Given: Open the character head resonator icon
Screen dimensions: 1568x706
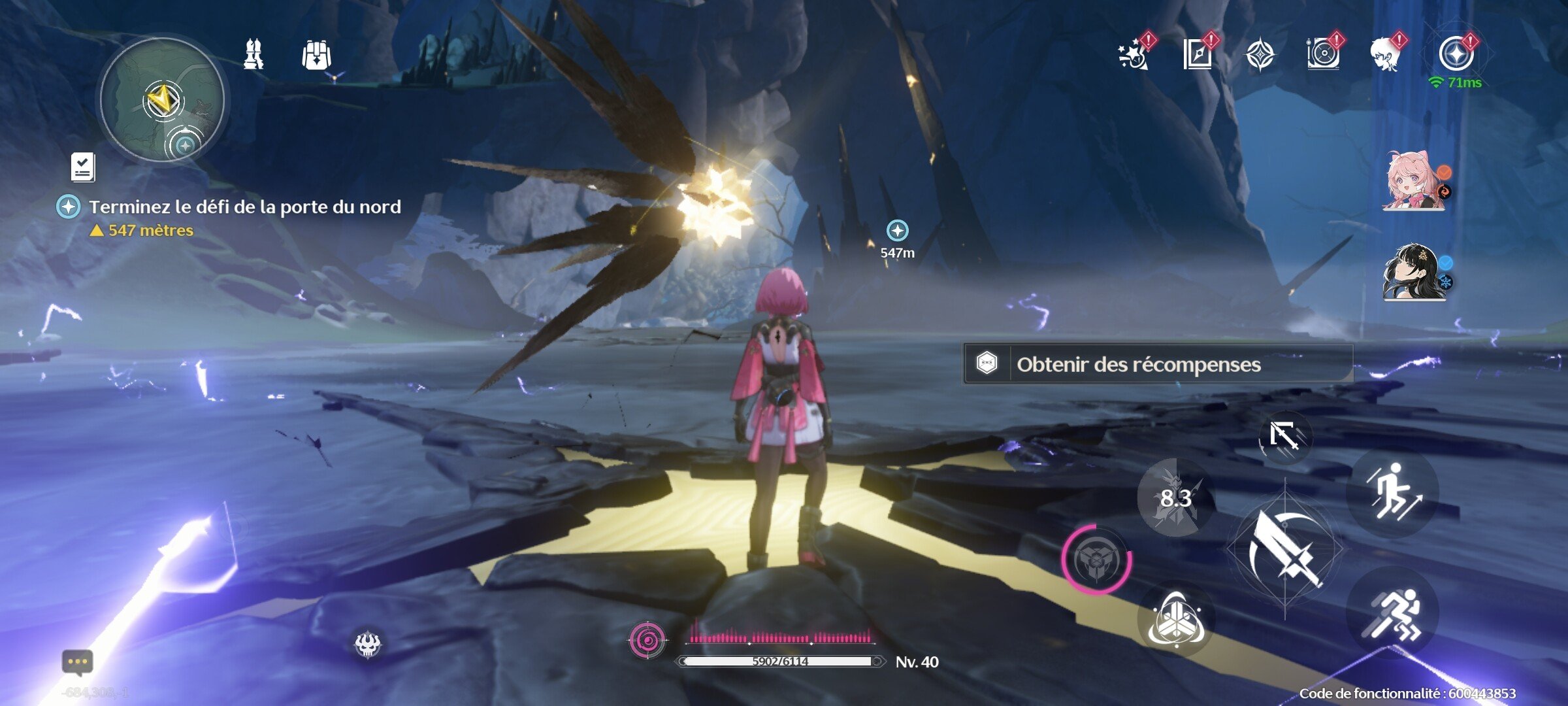Looking at the screenshot, I should [x=1386, y=54].
